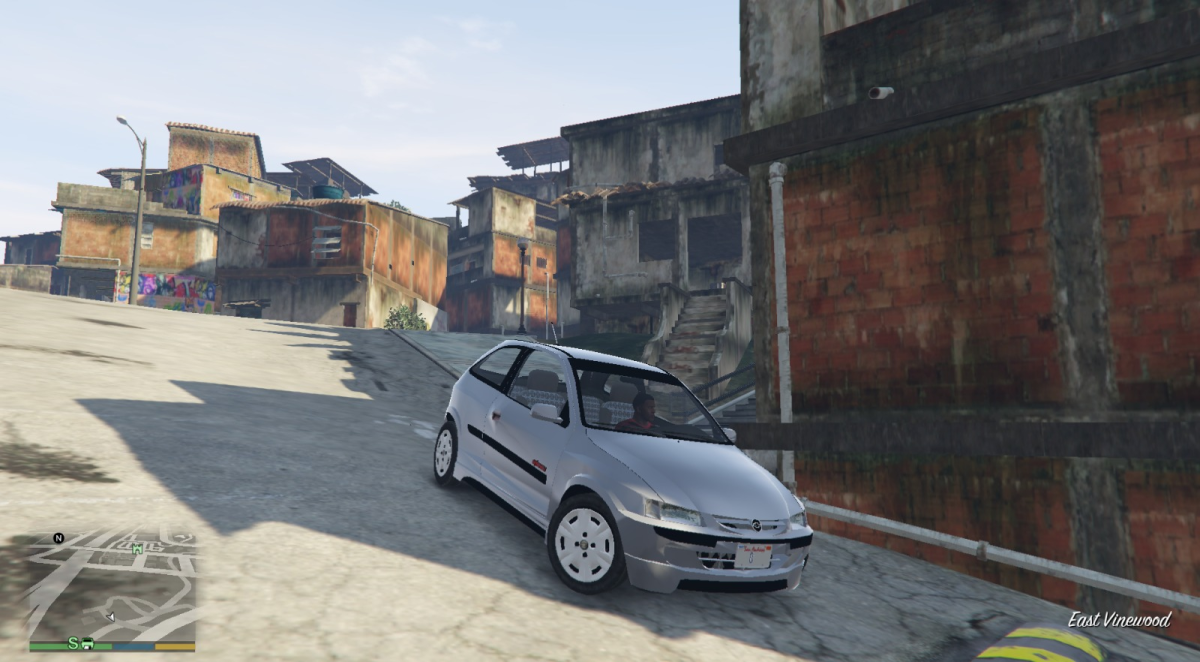Click the green car garage blip
The image size is (1200, 662).
click(88, 641)
